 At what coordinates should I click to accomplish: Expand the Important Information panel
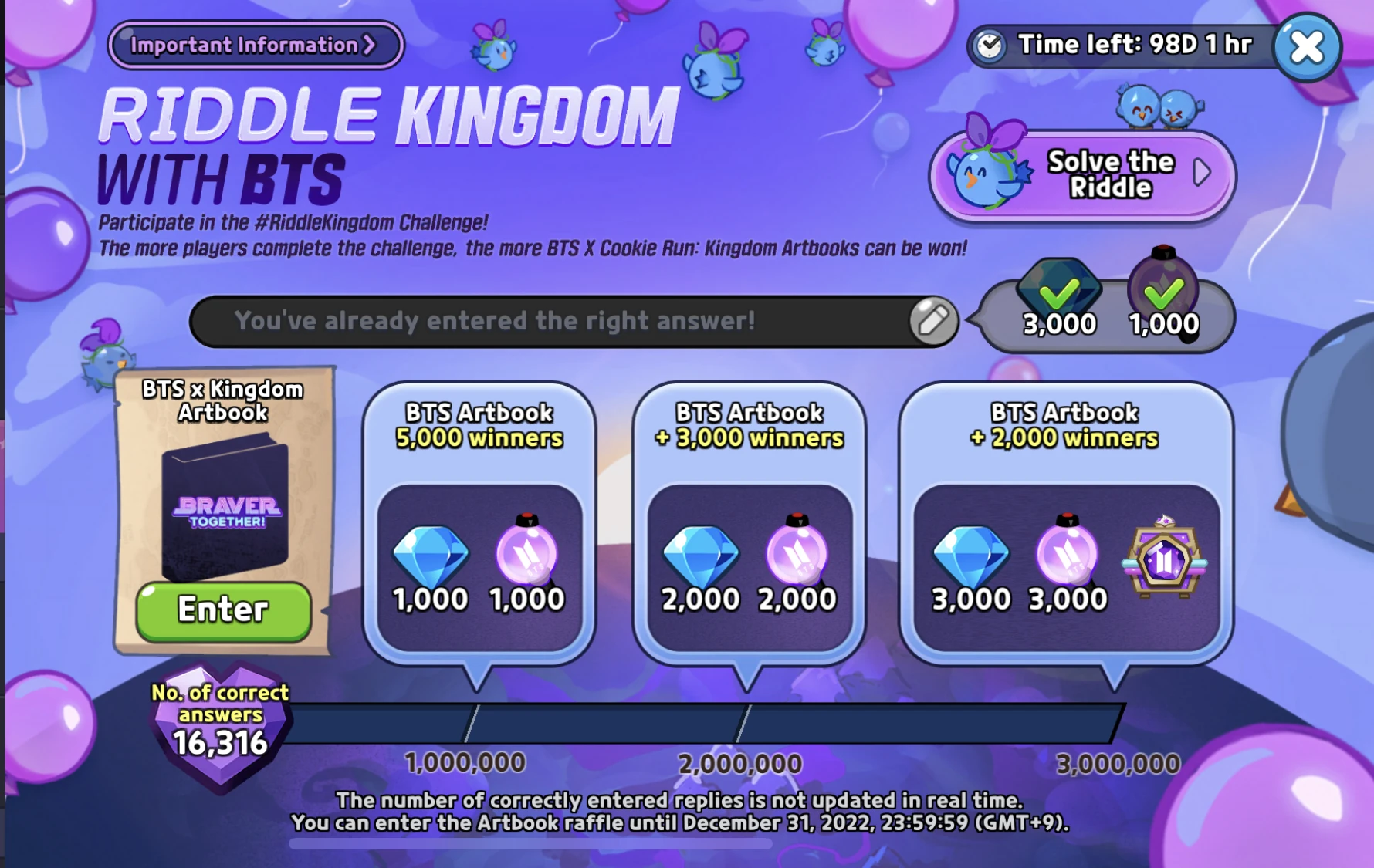tap(255, 45)
